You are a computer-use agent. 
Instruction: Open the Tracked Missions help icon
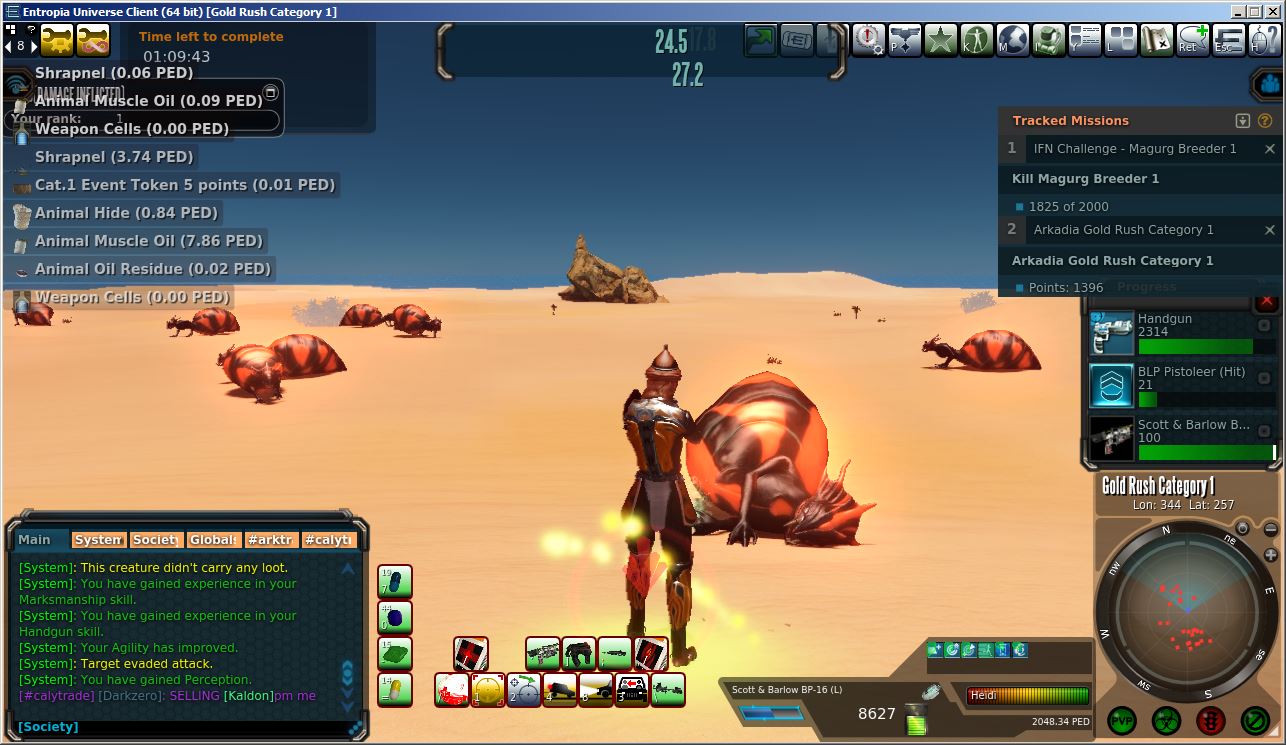[1265, 121]
